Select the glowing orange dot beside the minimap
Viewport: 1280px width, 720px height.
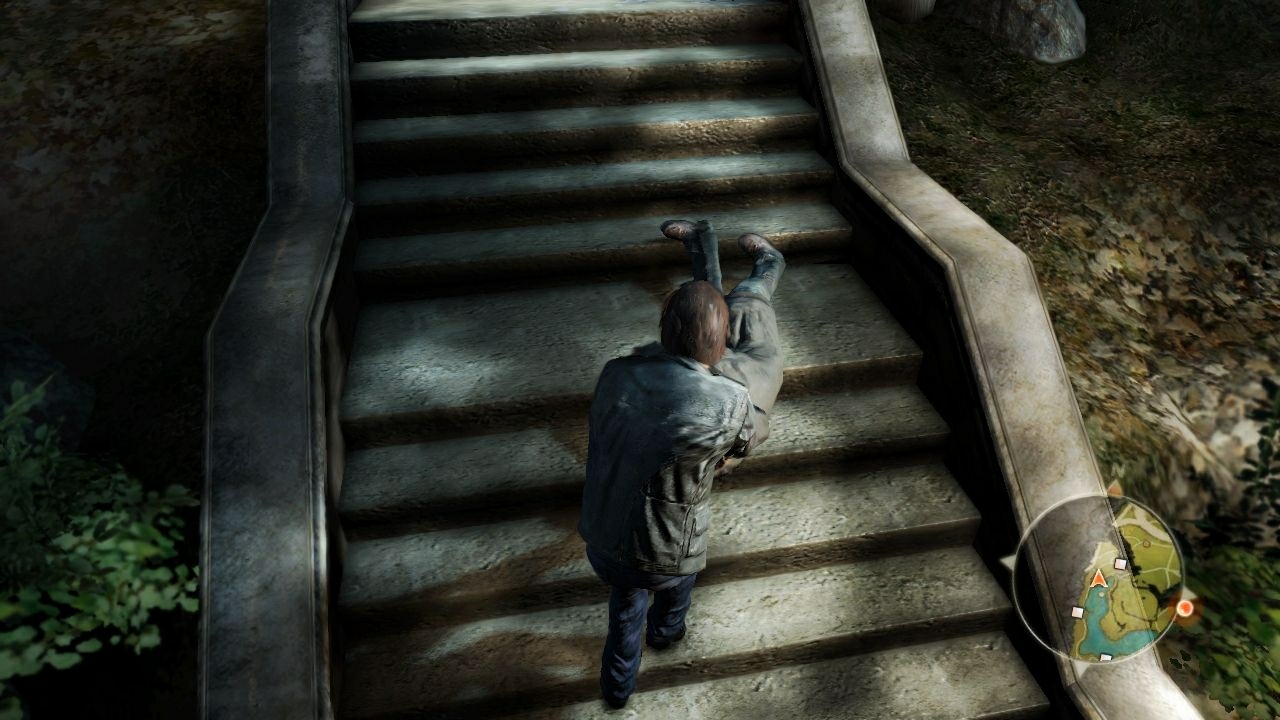(x=1185, y=608)
